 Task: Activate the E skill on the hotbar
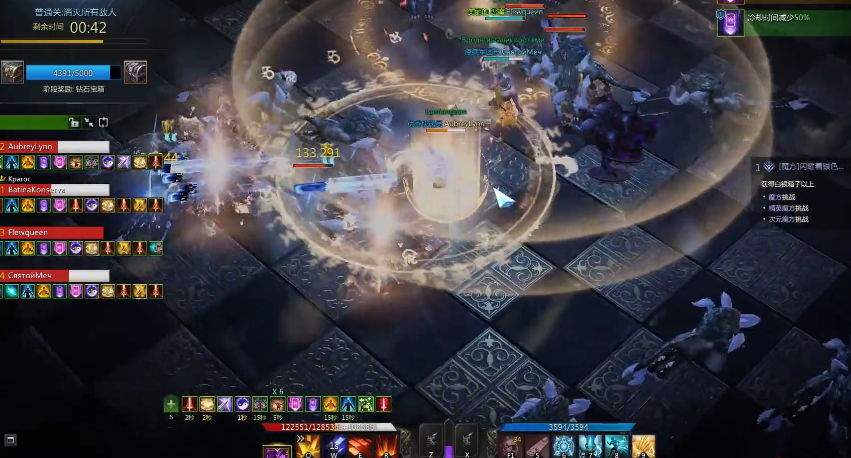click(x=361, y=445)
